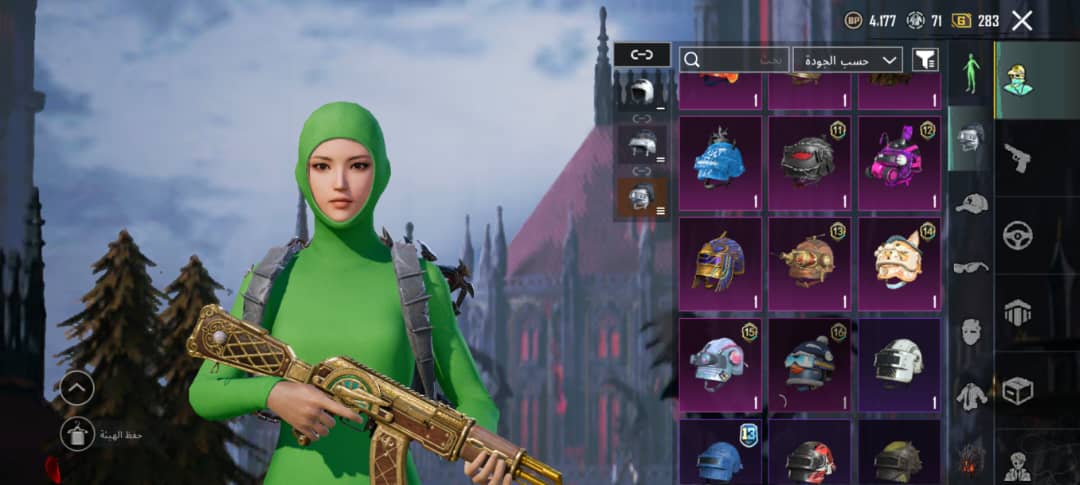Toggle the link icon above helmet levels
1080x485 pixels.
tap(641, 55)
